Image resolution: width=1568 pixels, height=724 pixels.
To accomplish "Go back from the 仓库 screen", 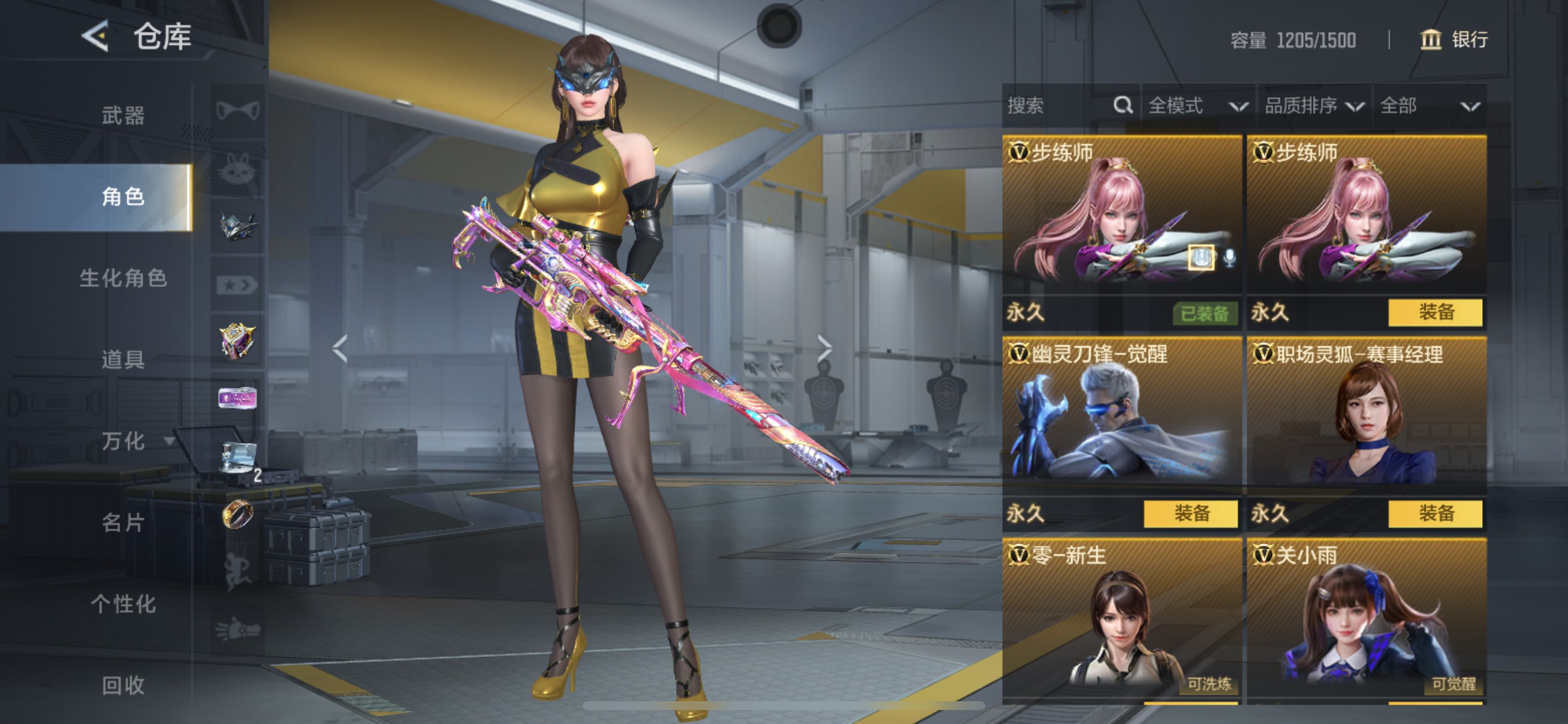I will click(96, 37).
